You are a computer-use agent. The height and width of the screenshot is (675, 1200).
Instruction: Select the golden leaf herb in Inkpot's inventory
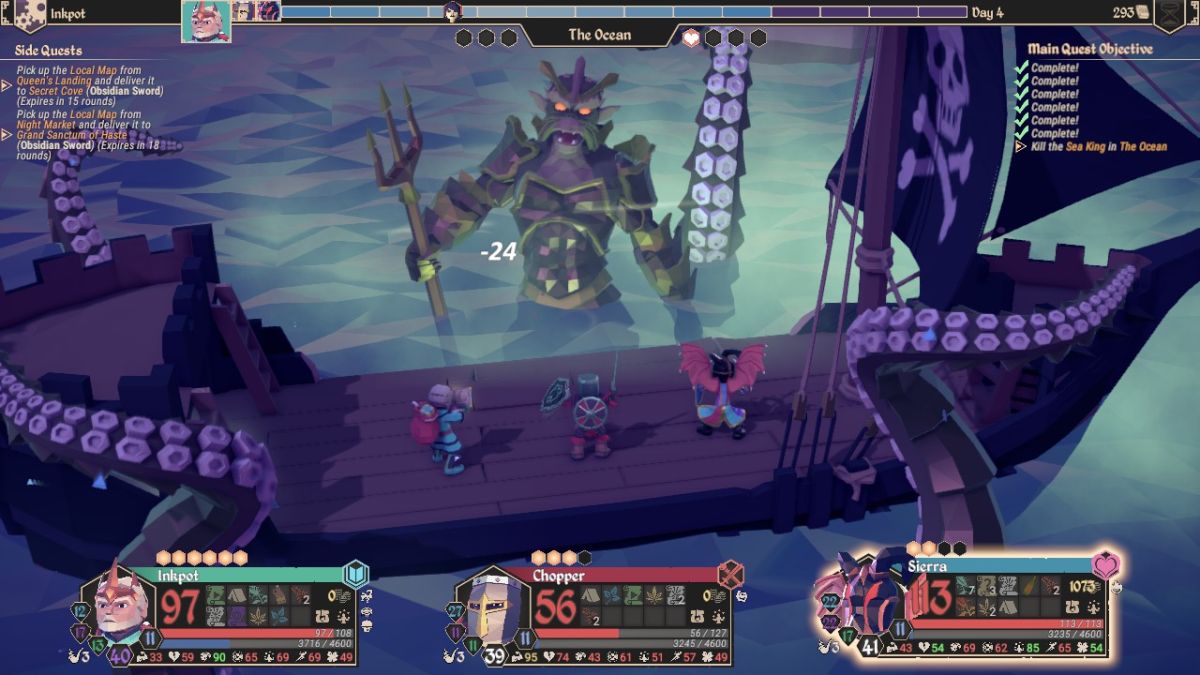(257, 616)
